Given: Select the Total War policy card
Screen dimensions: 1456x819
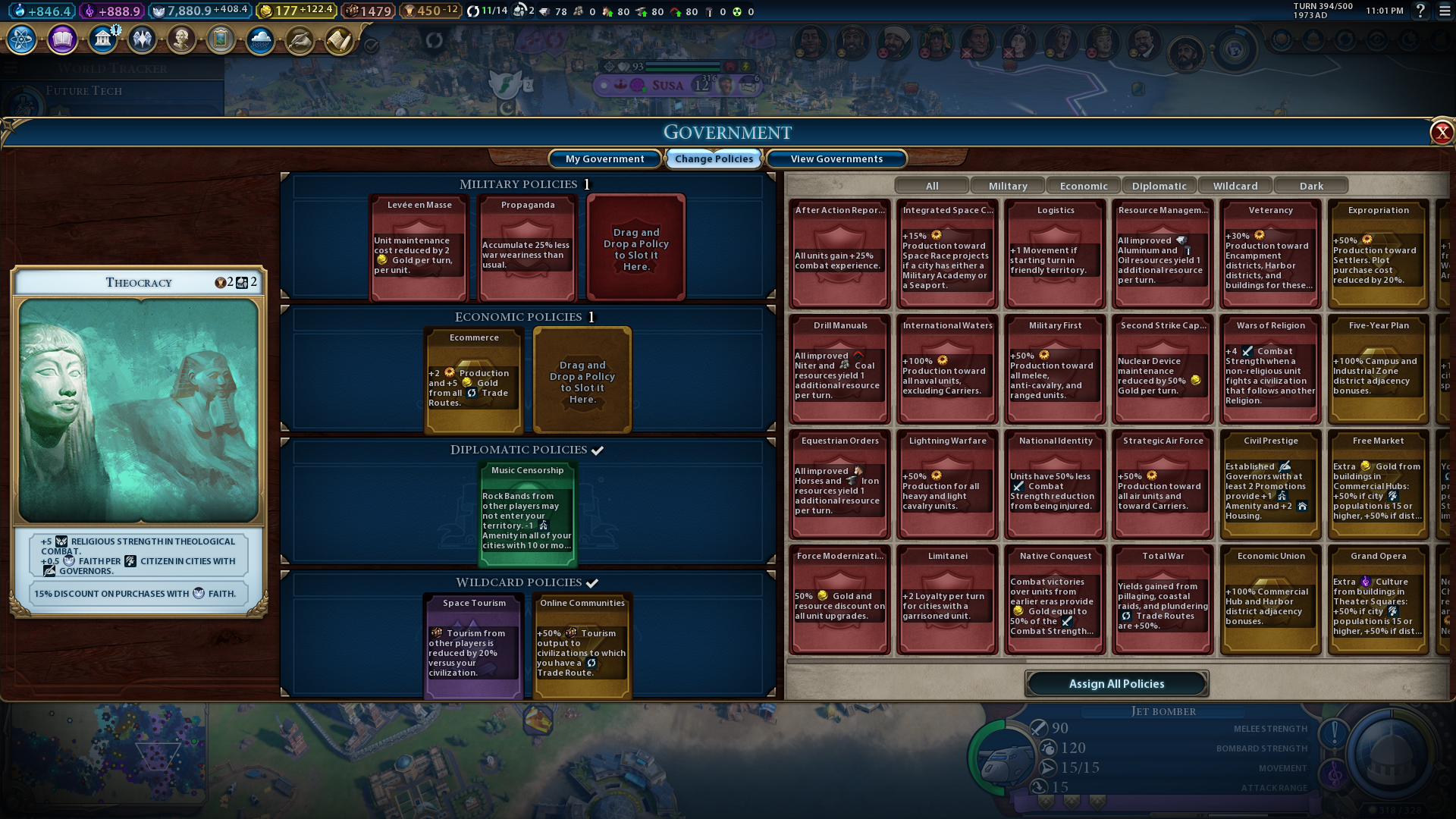Looking at the screenshot, I should pyautogui.click(x=1163, y=599).
